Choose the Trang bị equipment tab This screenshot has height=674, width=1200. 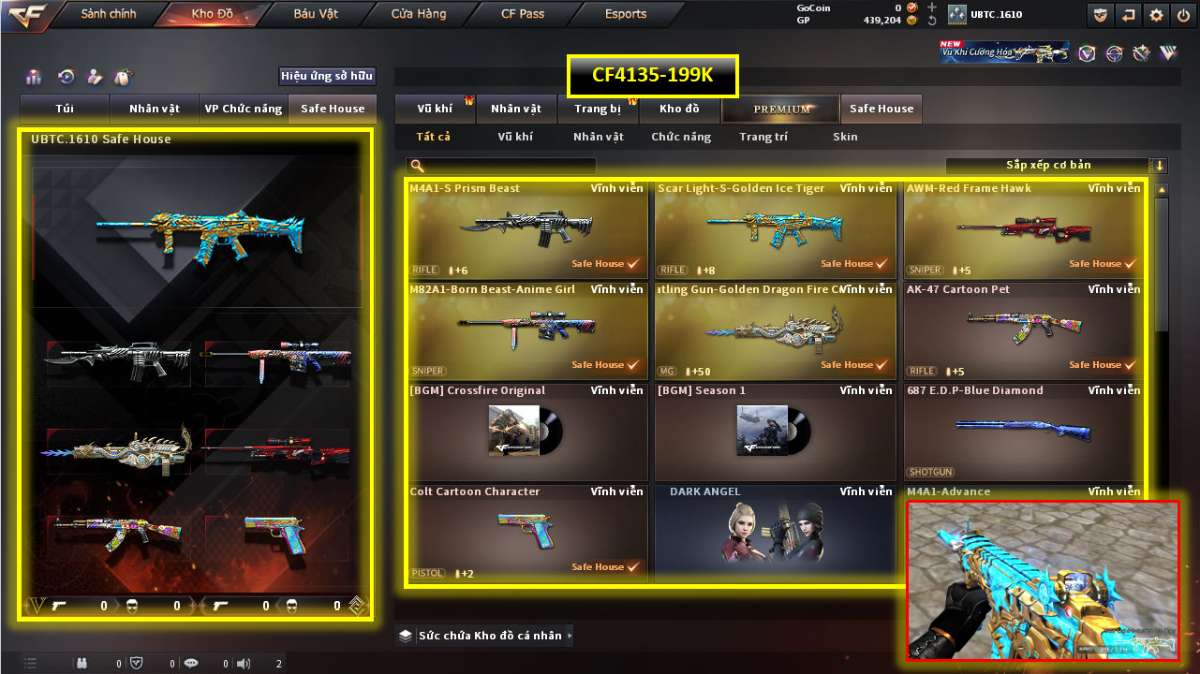click(598, 109)
